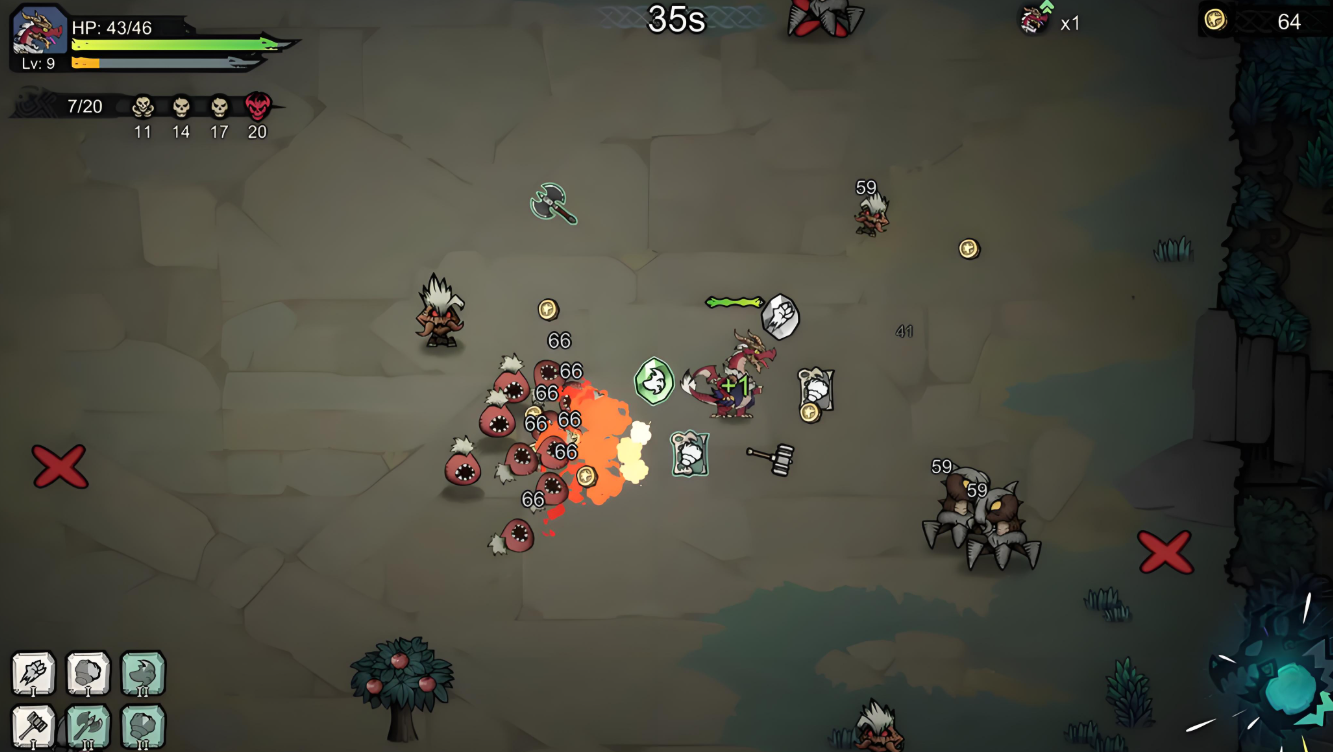Select the white tier I stone fist slot

(88, 673)
